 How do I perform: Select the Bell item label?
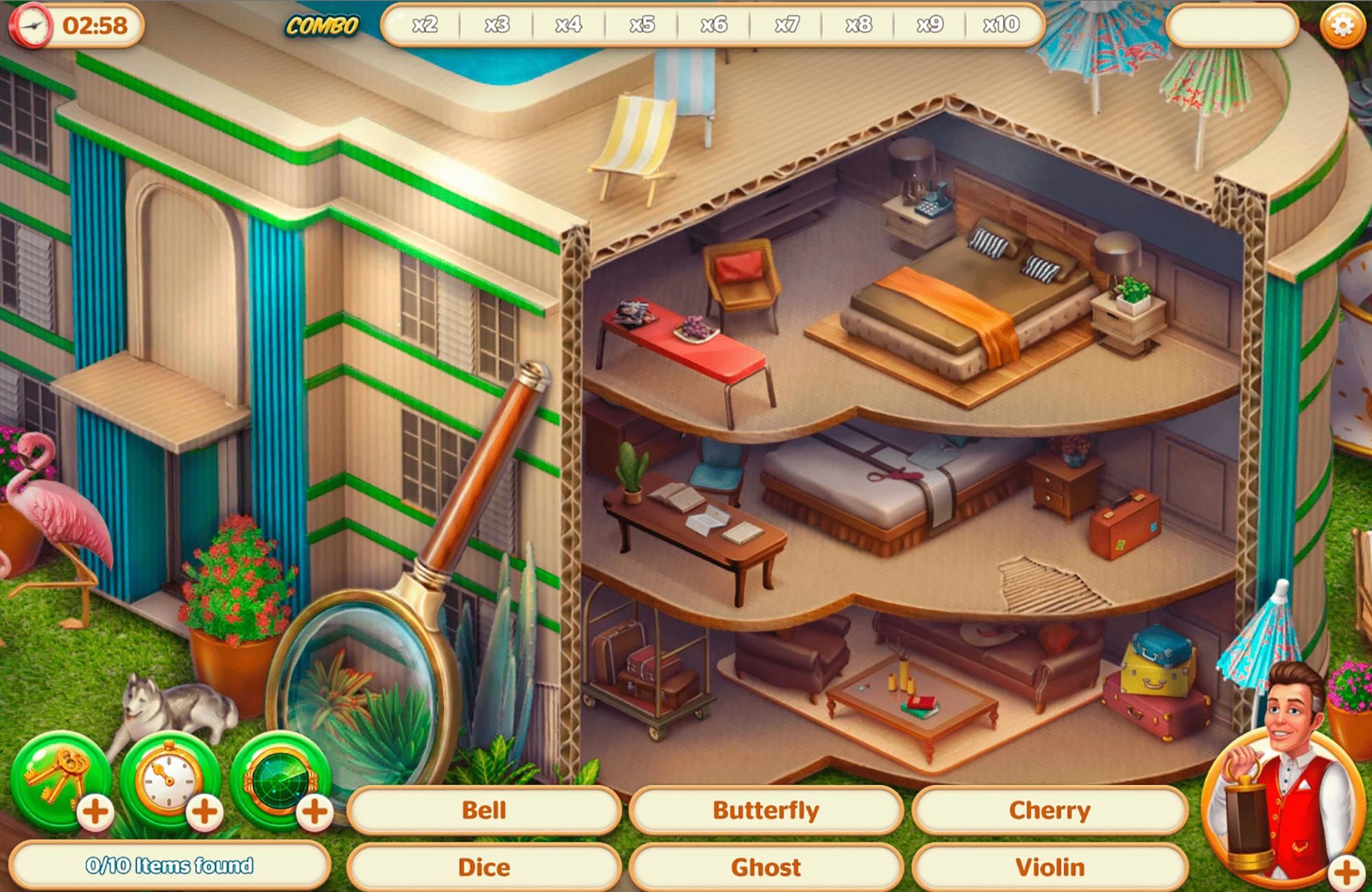click(x=484, y=810)
